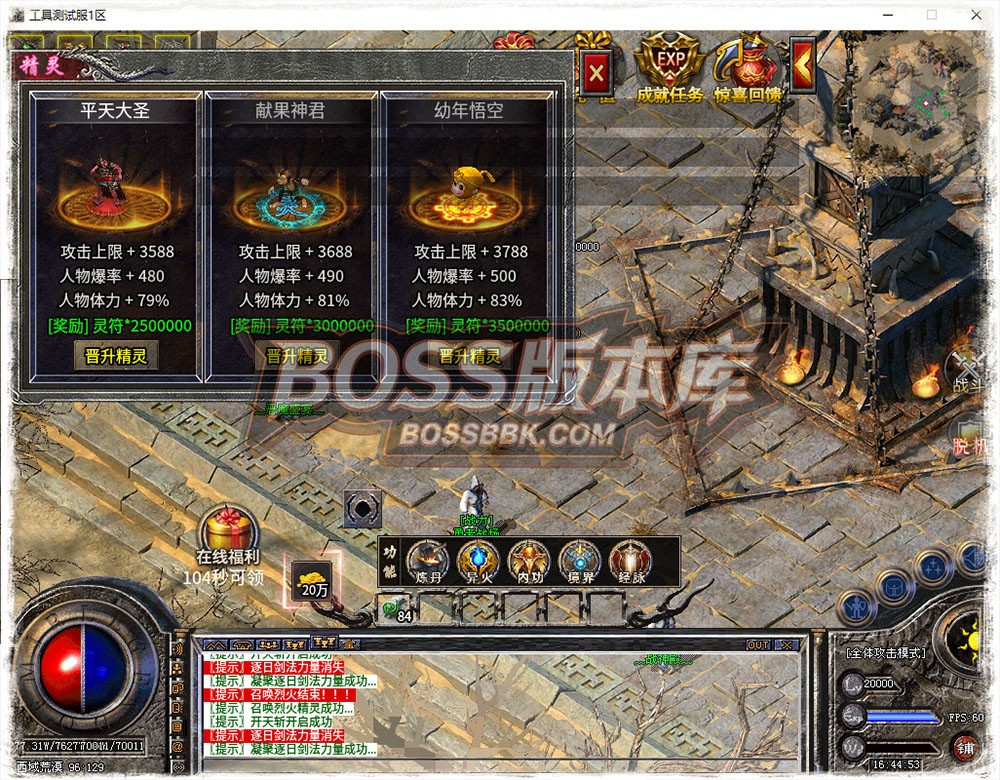Viewport: 1000px width, 780px height.
Task: Promote the 平天大圣 spirit
Action: point(116,356)
